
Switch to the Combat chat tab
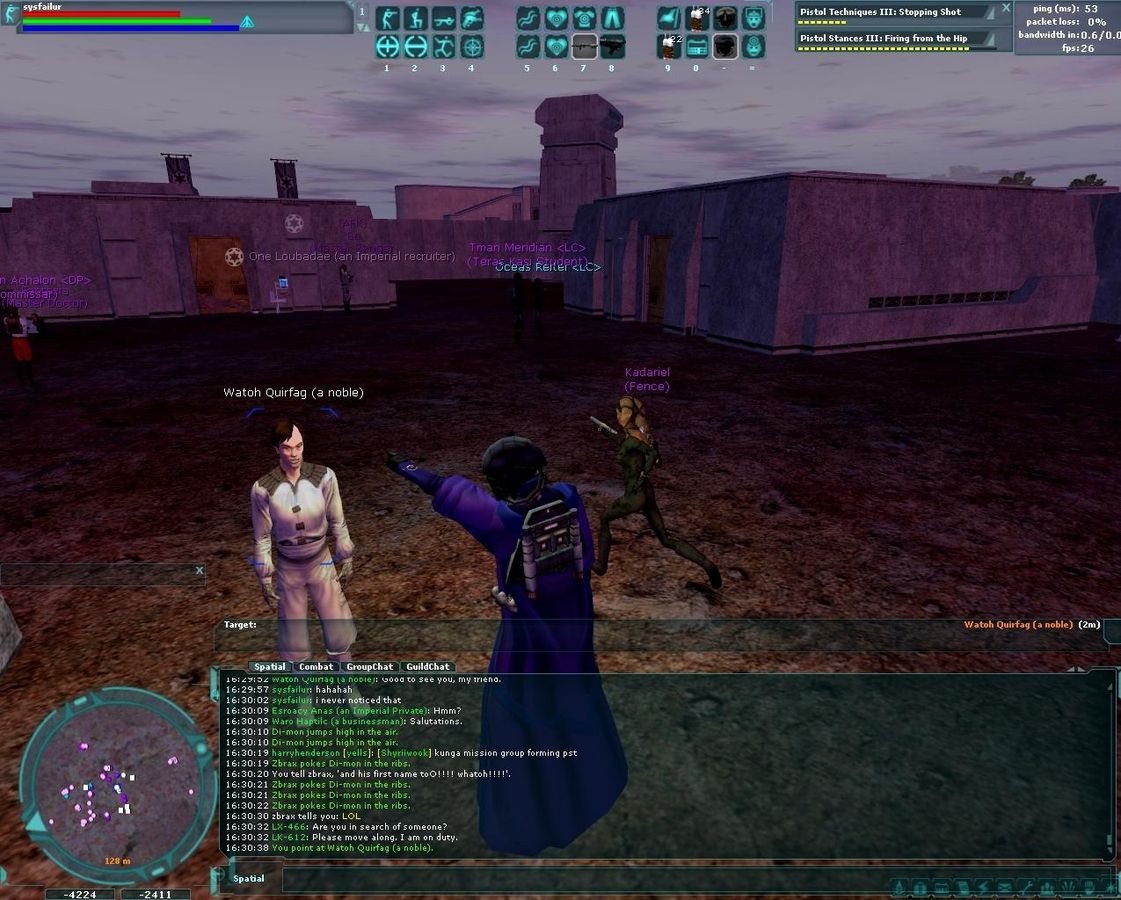316,666
